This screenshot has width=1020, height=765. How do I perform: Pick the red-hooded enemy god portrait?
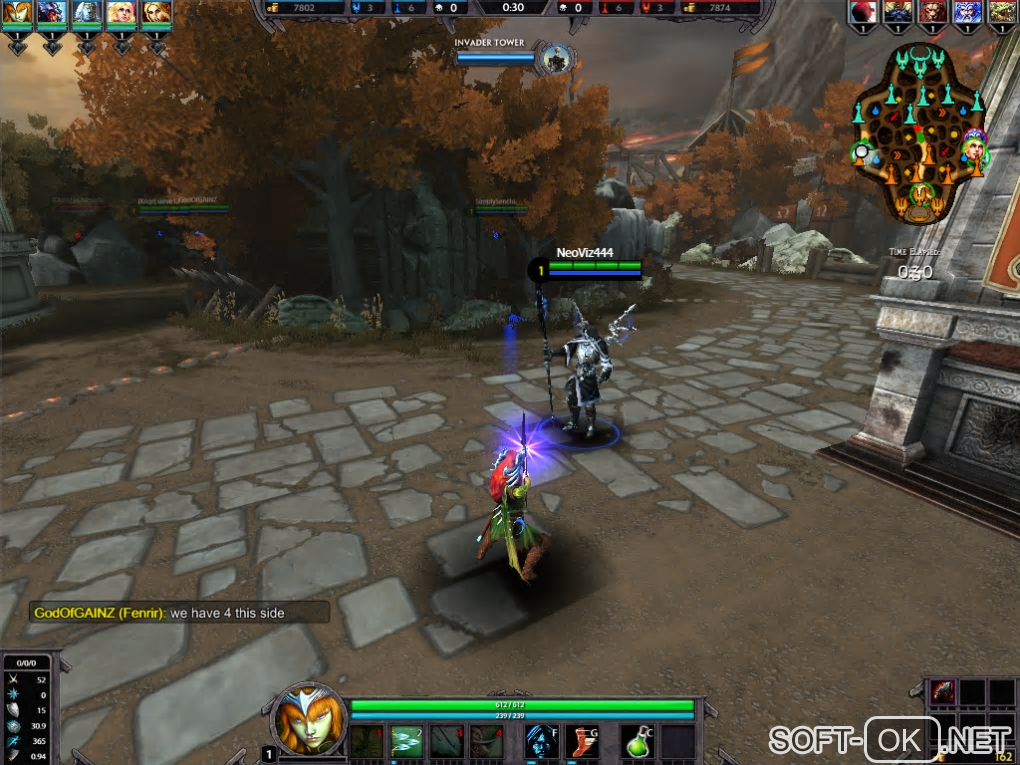click(863, 12)
